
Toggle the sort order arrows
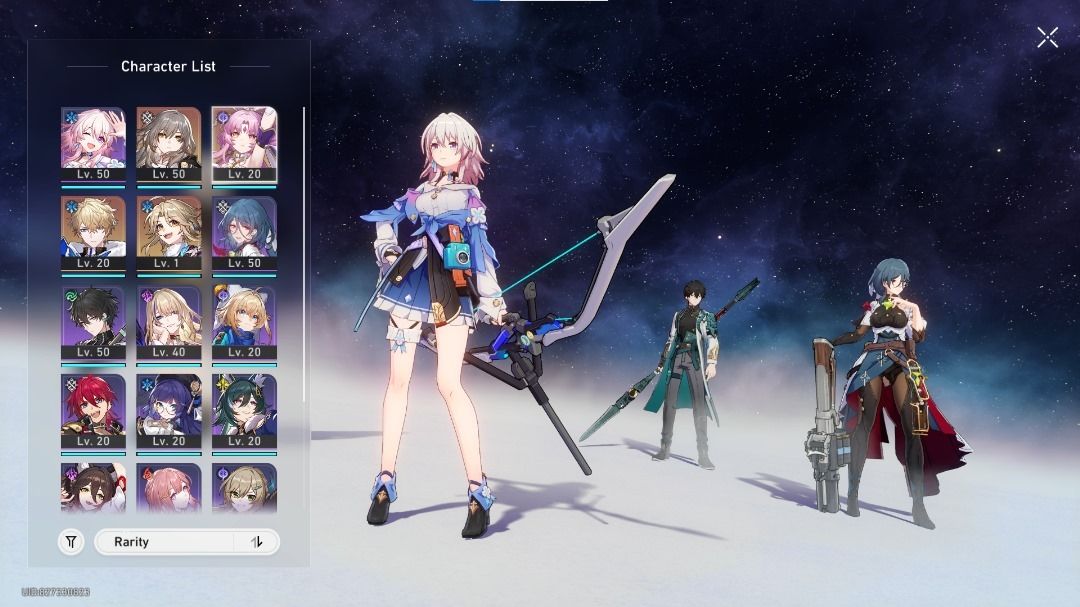click(x=256, y=542)
